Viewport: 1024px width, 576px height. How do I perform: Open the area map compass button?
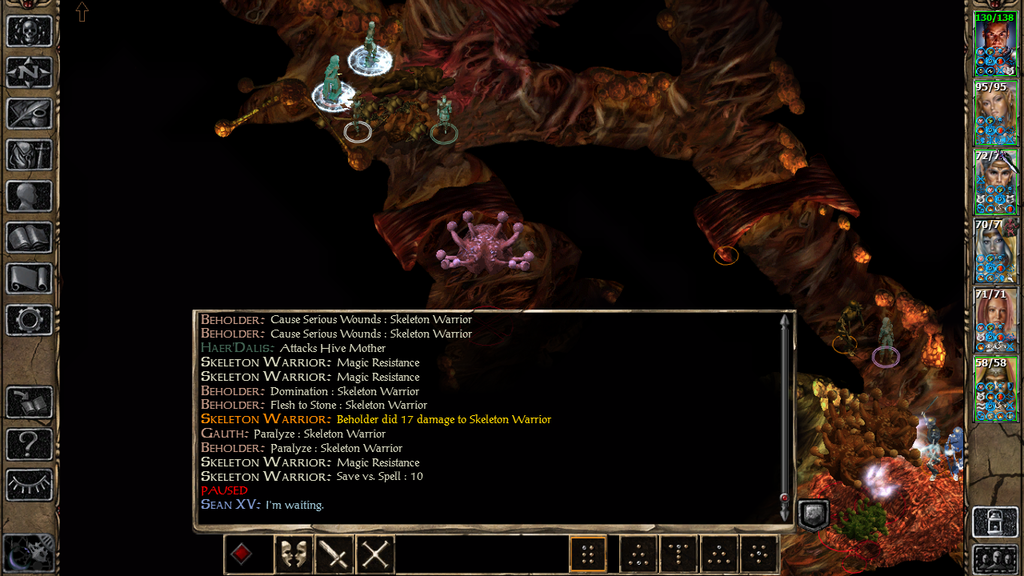click(x=29, y=72)
